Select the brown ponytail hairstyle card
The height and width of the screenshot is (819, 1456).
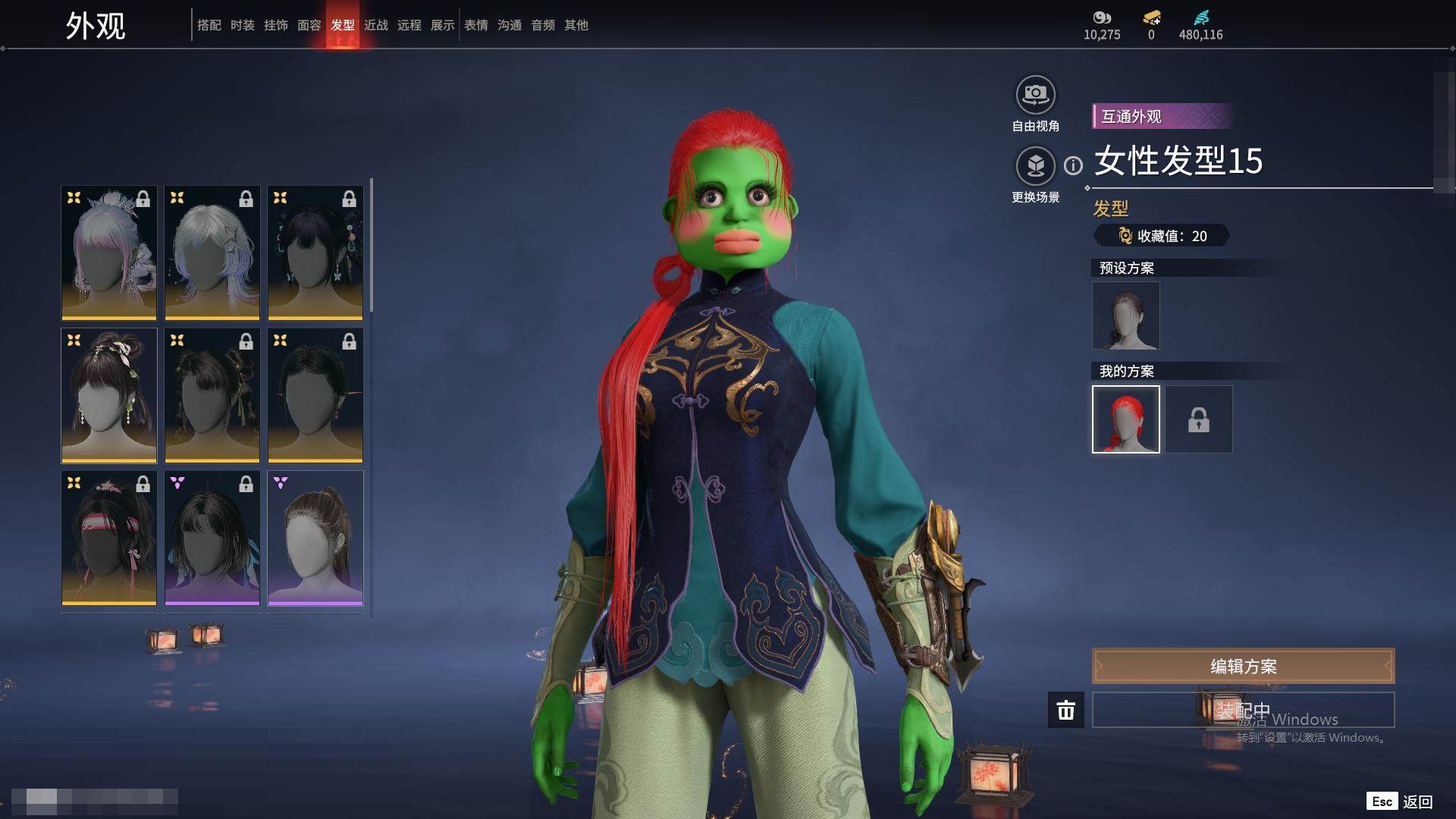coord(315,538)
